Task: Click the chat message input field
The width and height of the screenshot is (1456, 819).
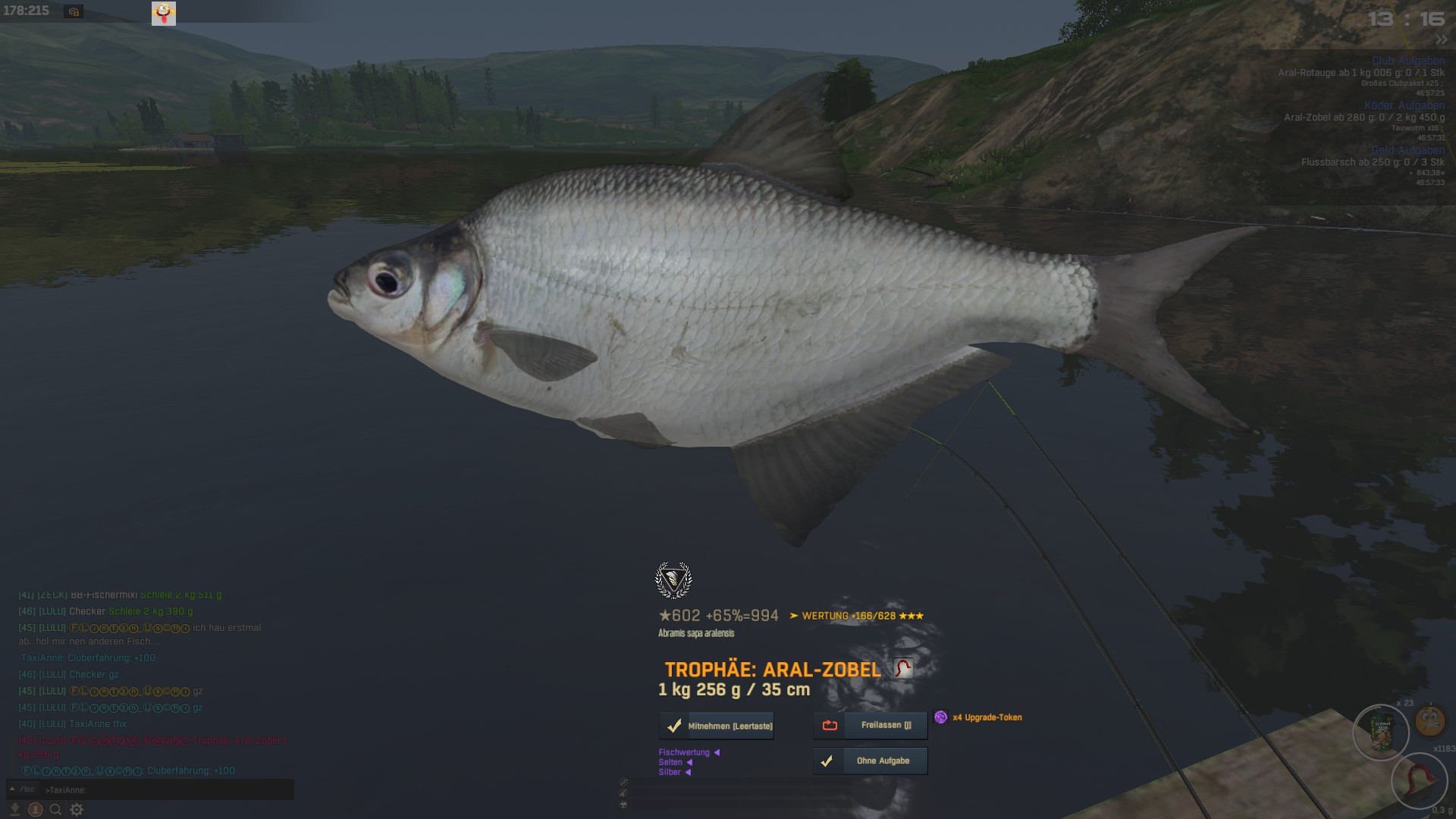Action: click(167, 789)
